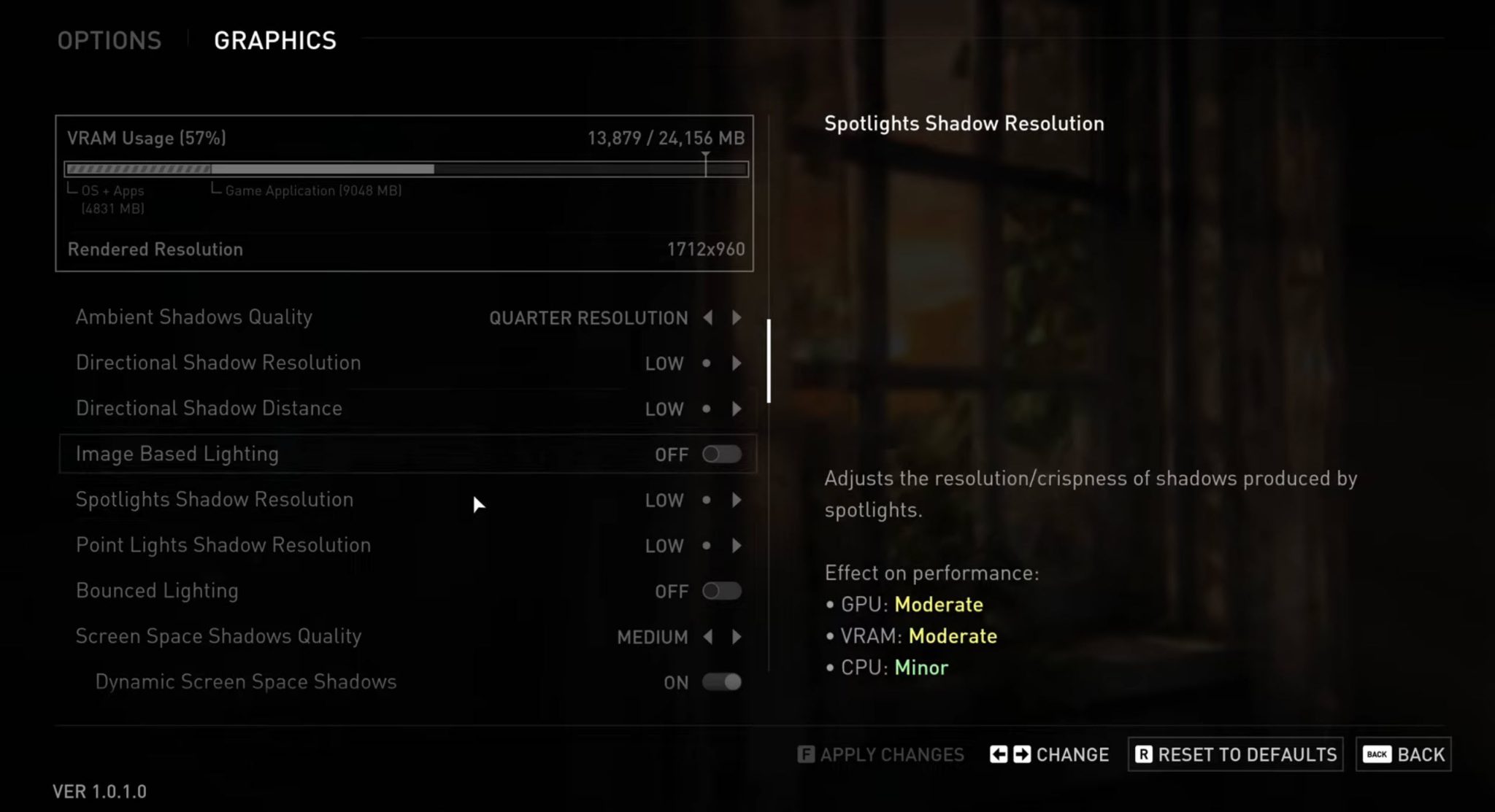The height and width of the screenshot is (812, 1495).
Task: Increase Screen Space Shadows Quality with right arrow
Action: [737, 637]
